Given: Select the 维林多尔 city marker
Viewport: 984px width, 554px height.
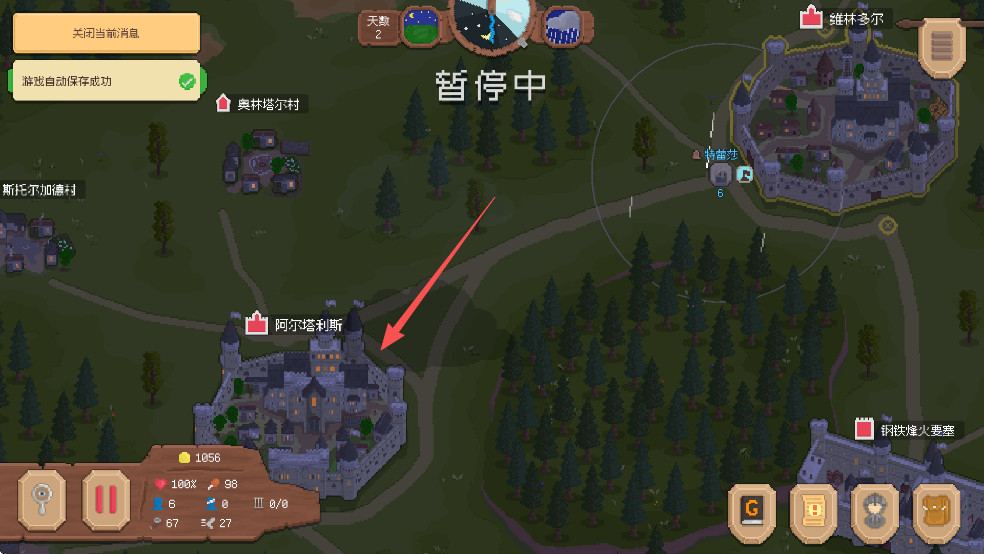Looking at the screenshot, I should pos(810,17).
